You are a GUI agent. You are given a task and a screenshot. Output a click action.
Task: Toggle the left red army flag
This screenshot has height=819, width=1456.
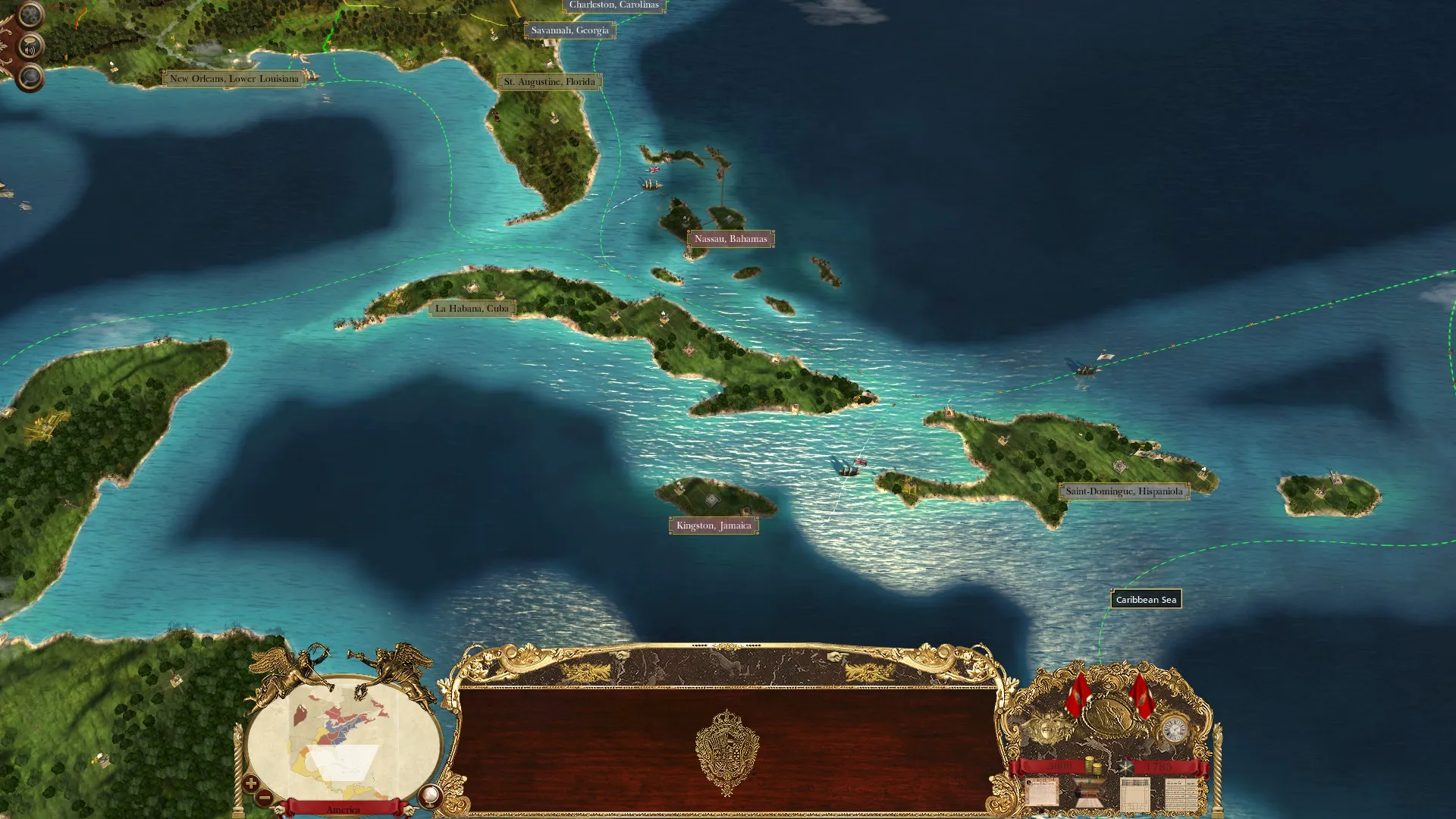click(1078, 695)
